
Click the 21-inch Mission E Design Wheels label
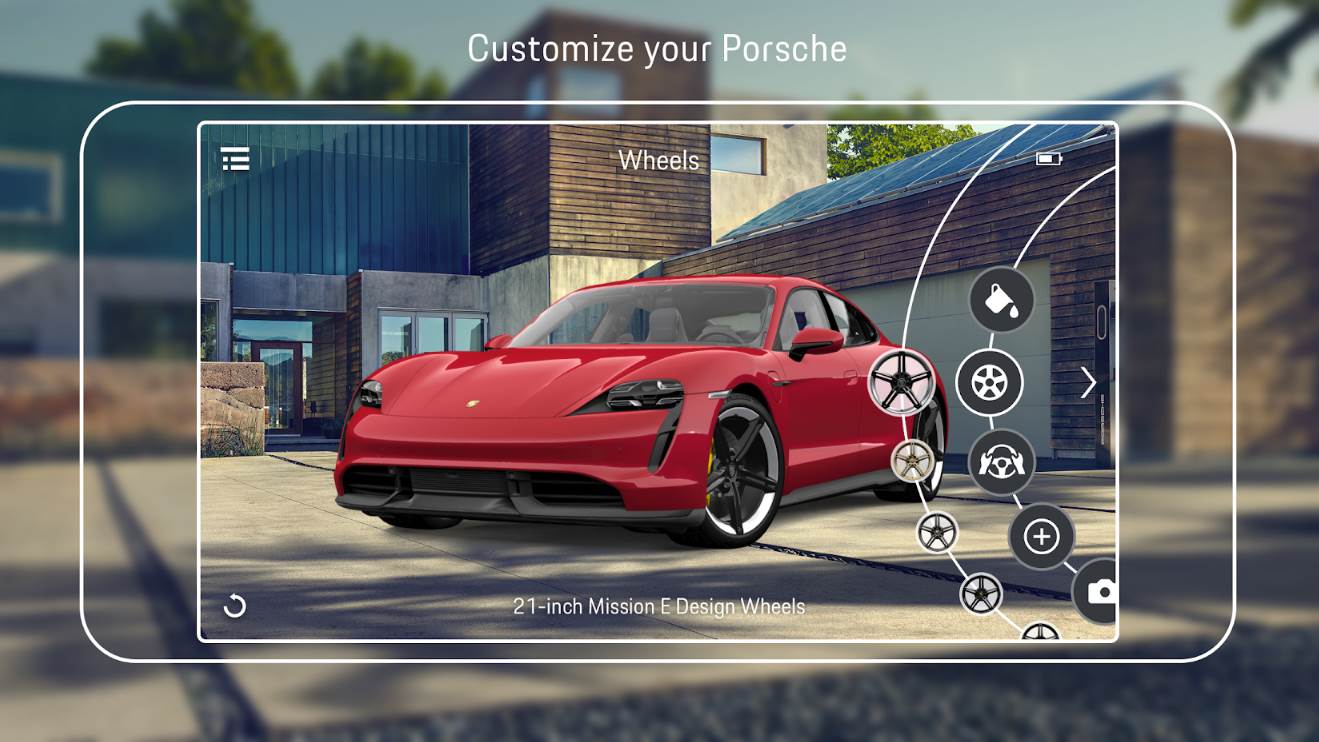[660, 604]
